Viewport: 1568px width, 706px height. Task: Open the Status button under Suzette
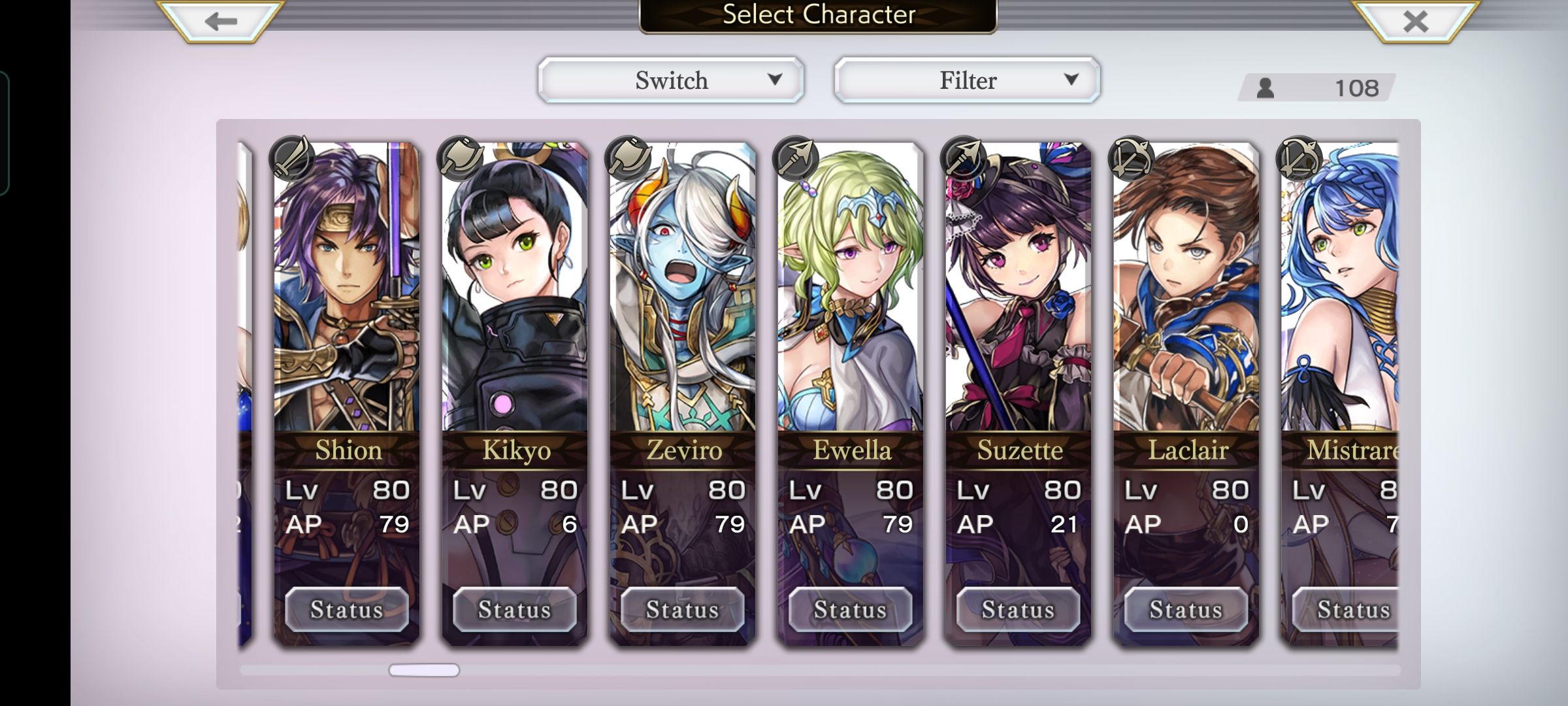(1019, 609)
